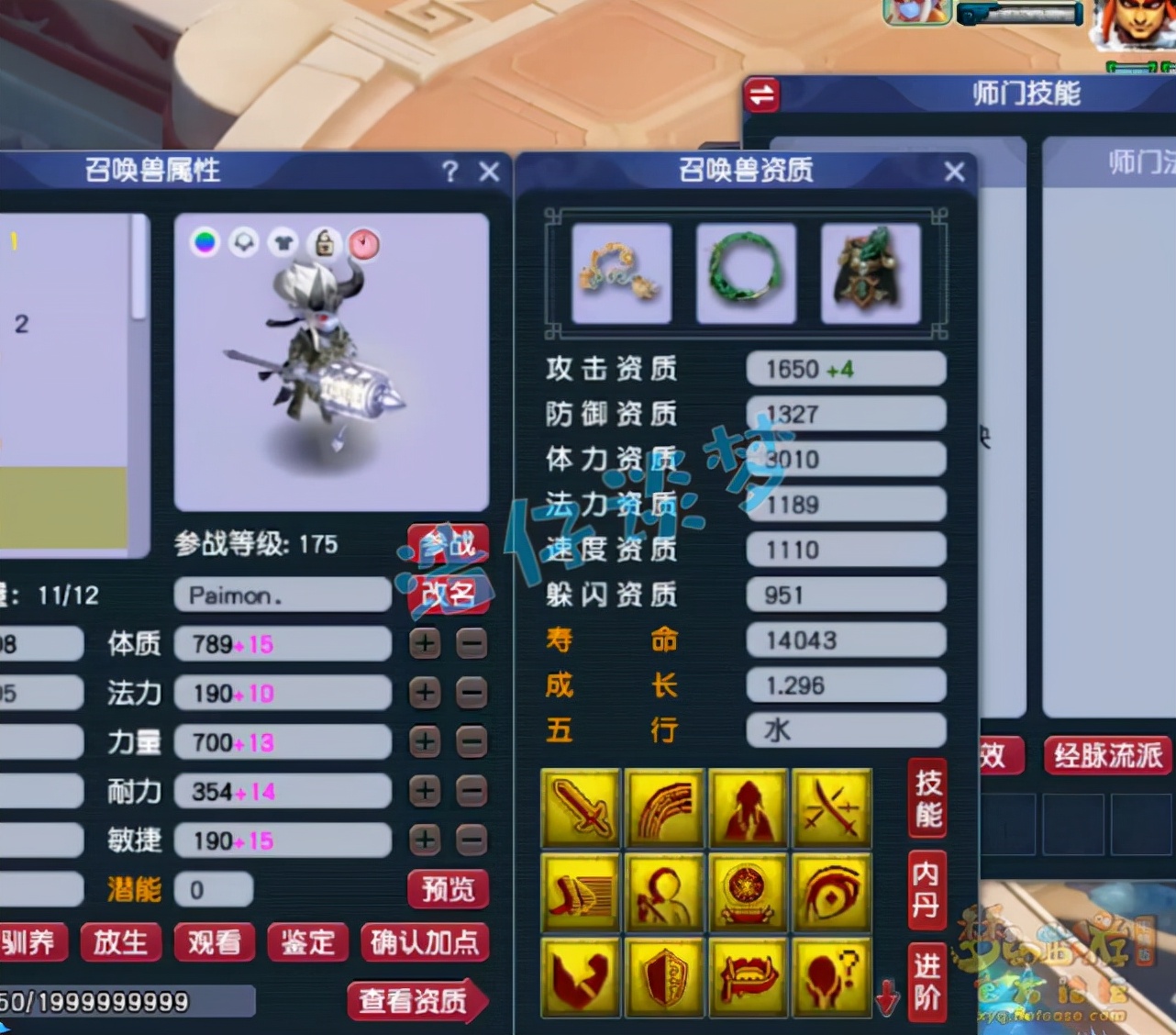Click the eye-shaped pet skill icon
The height and width of the screenshot is (1035, 1176).
tap(833, 893)
